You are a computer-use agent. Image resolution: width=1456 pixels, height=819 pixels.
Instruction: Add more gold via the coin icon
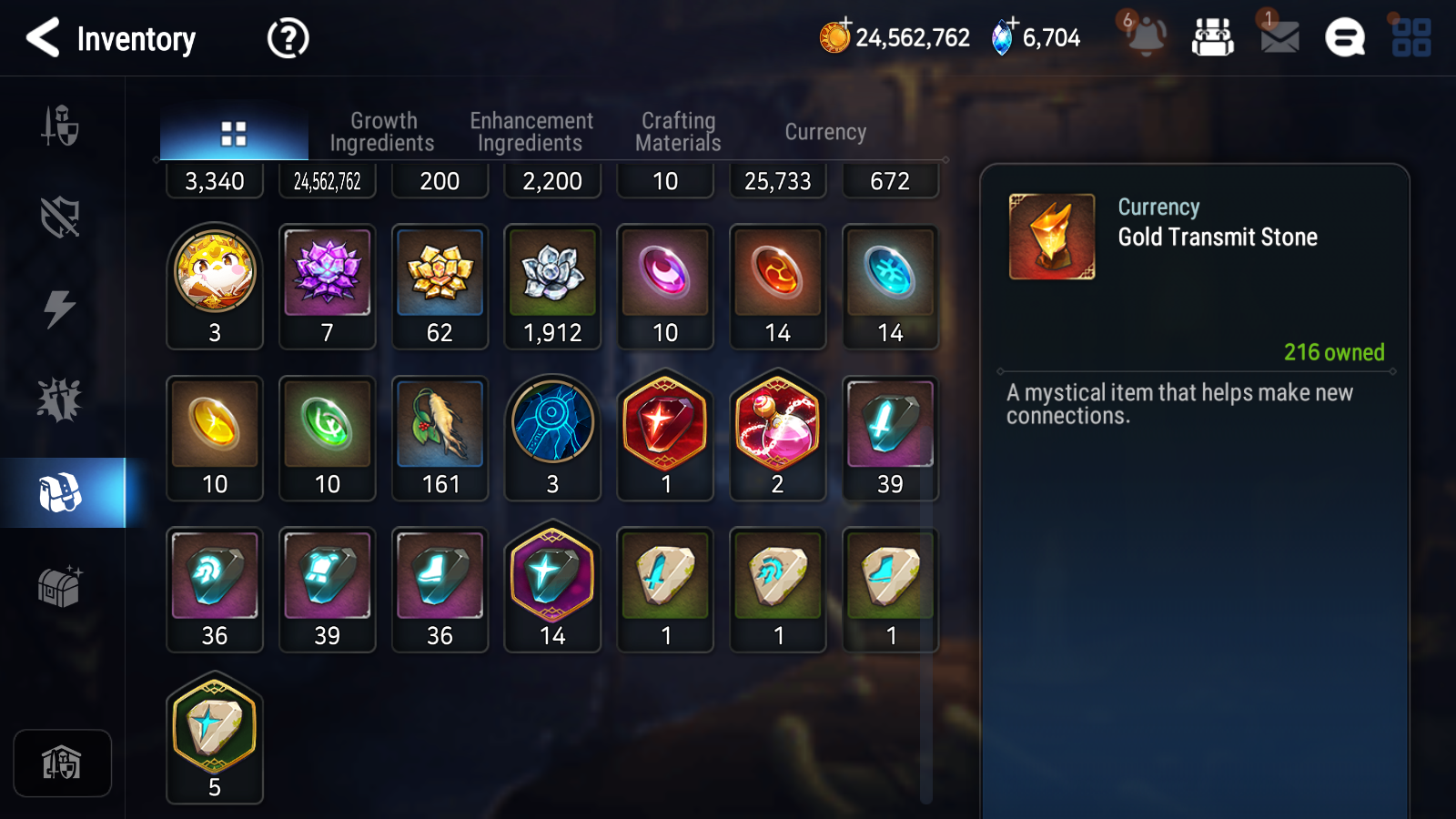pos(834,36)
